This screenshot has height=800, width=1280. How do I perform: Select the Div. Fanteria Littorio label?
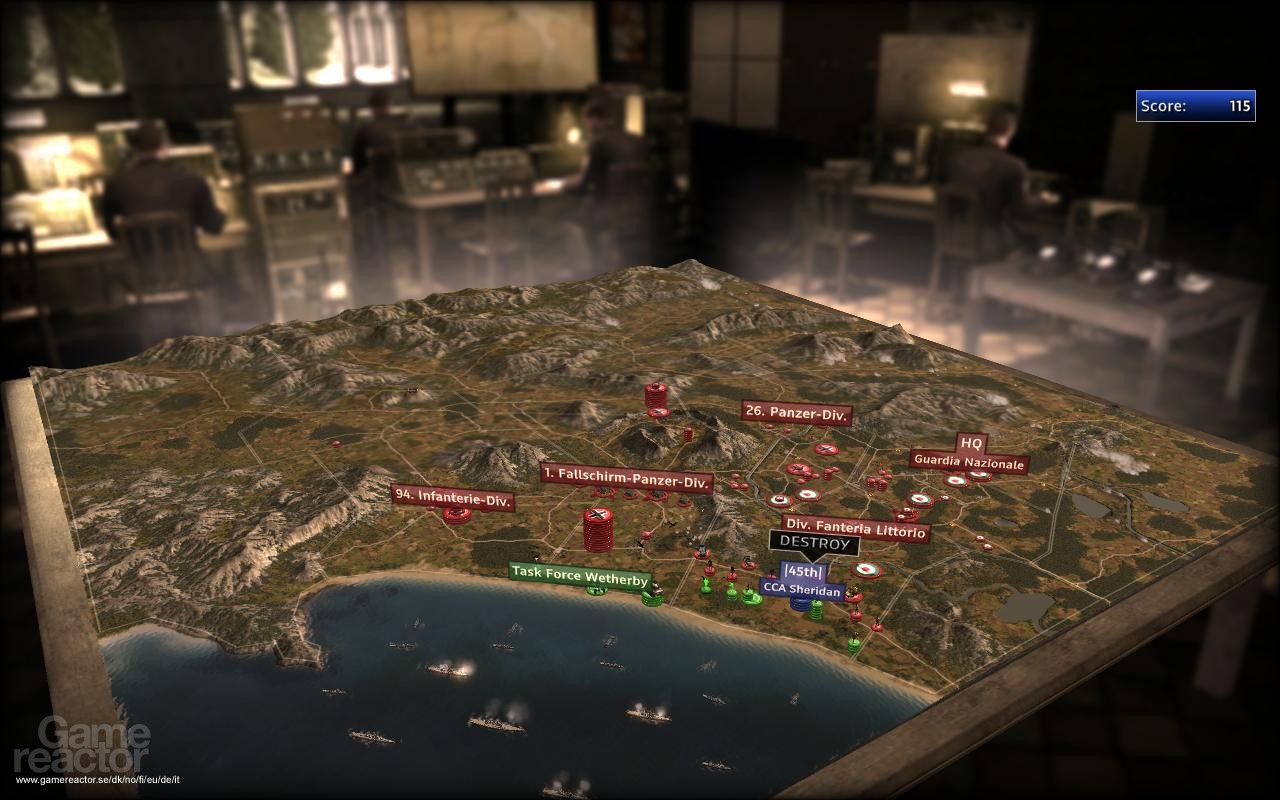click(x=856, y=532)
